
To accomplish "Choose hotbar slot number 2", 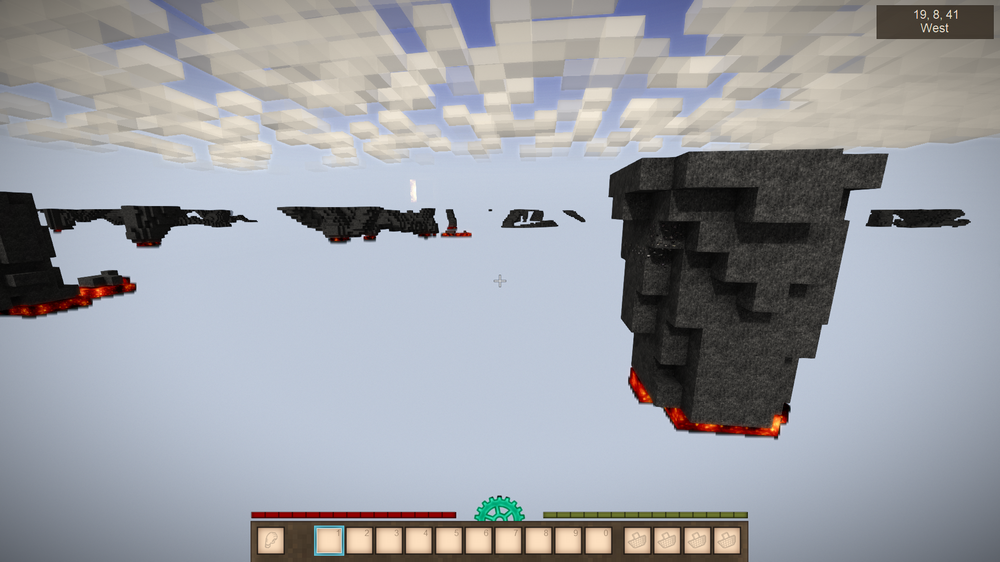I will (359, 541).
